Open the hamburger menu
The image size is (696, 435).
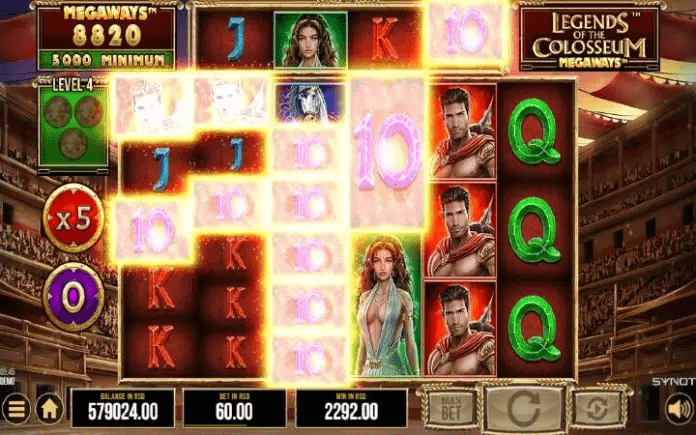pyautogui.click(x=15, y=409)
